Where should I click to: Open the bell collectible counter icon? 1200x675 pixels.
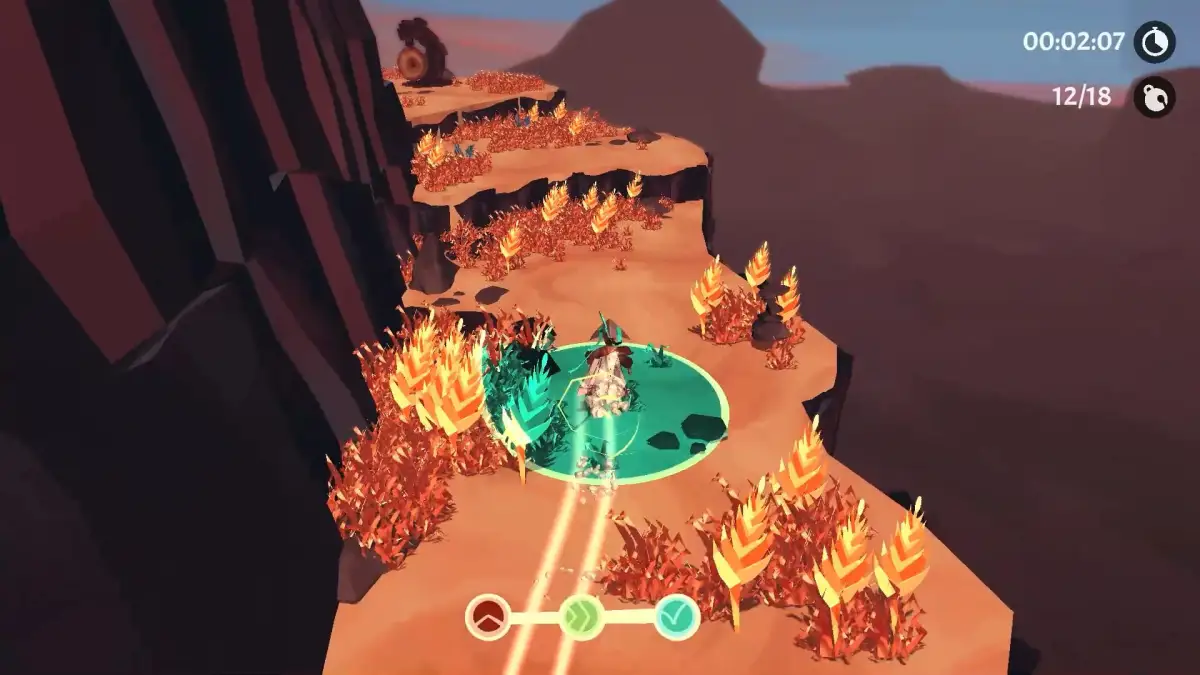[x=1154, y=97]
